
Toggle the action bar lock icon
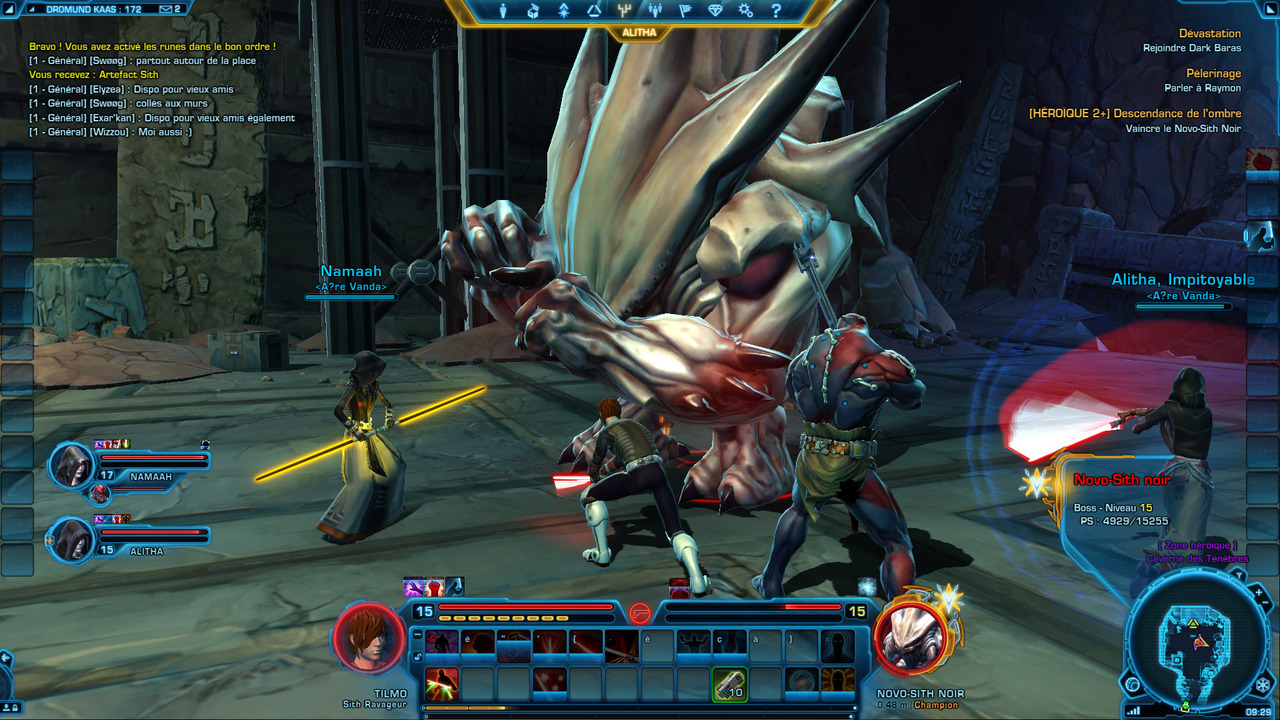pos(417,657)
